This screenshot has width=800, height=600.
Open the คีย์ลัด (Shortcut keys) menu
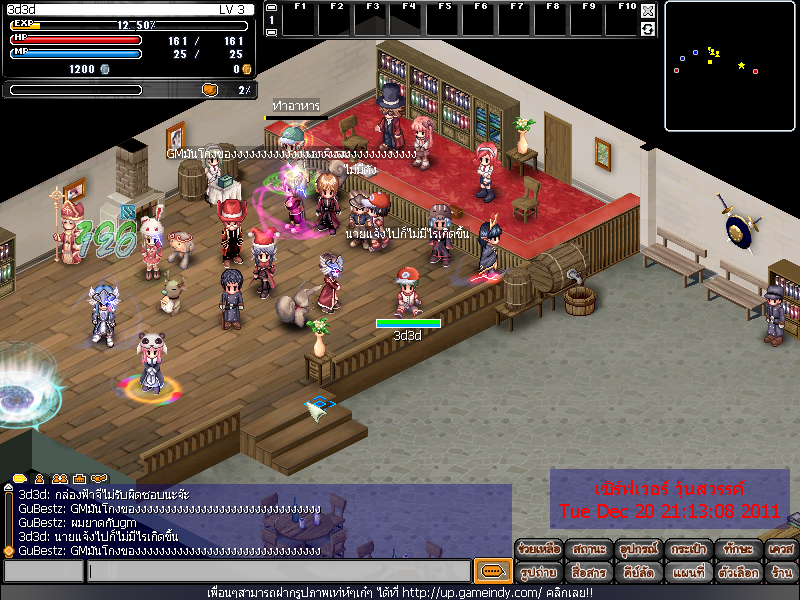click(638, 573)
